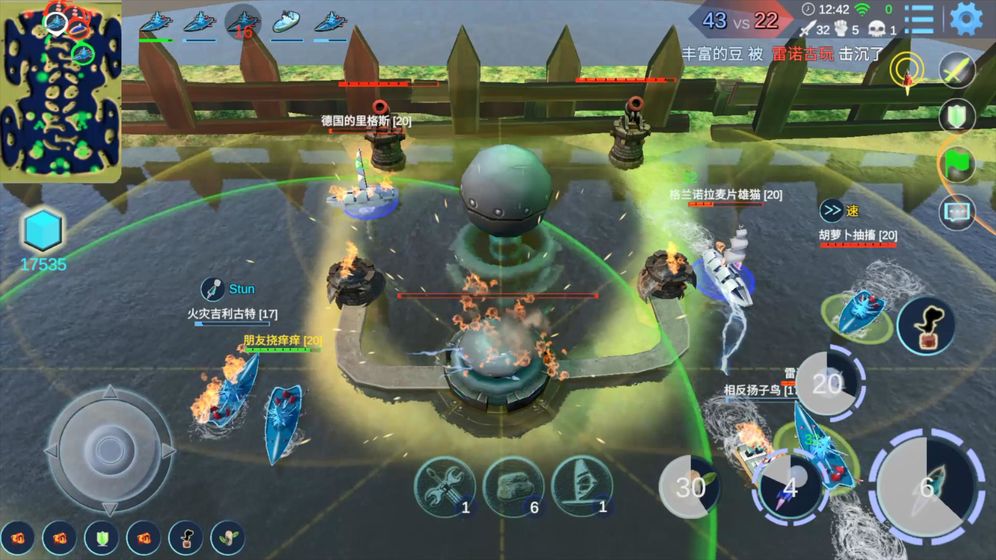Show the scoreboard list icon
996x560 pixels.
(x=919, y=18)
